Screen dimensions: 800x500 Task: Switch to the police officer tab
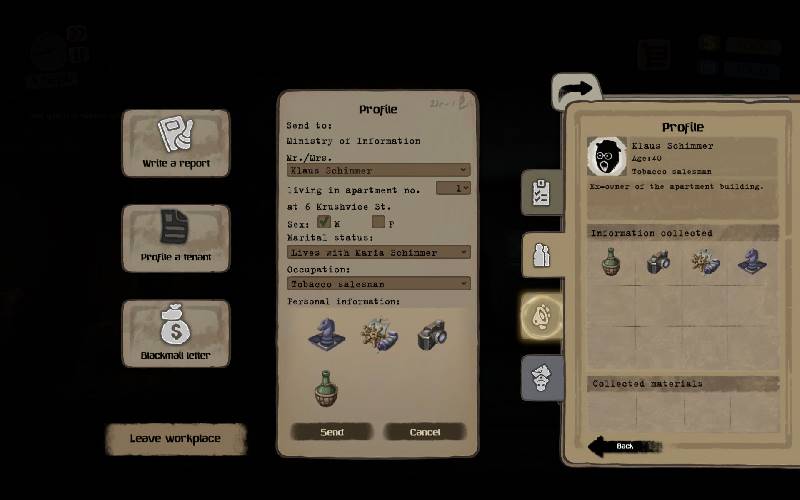541,378
